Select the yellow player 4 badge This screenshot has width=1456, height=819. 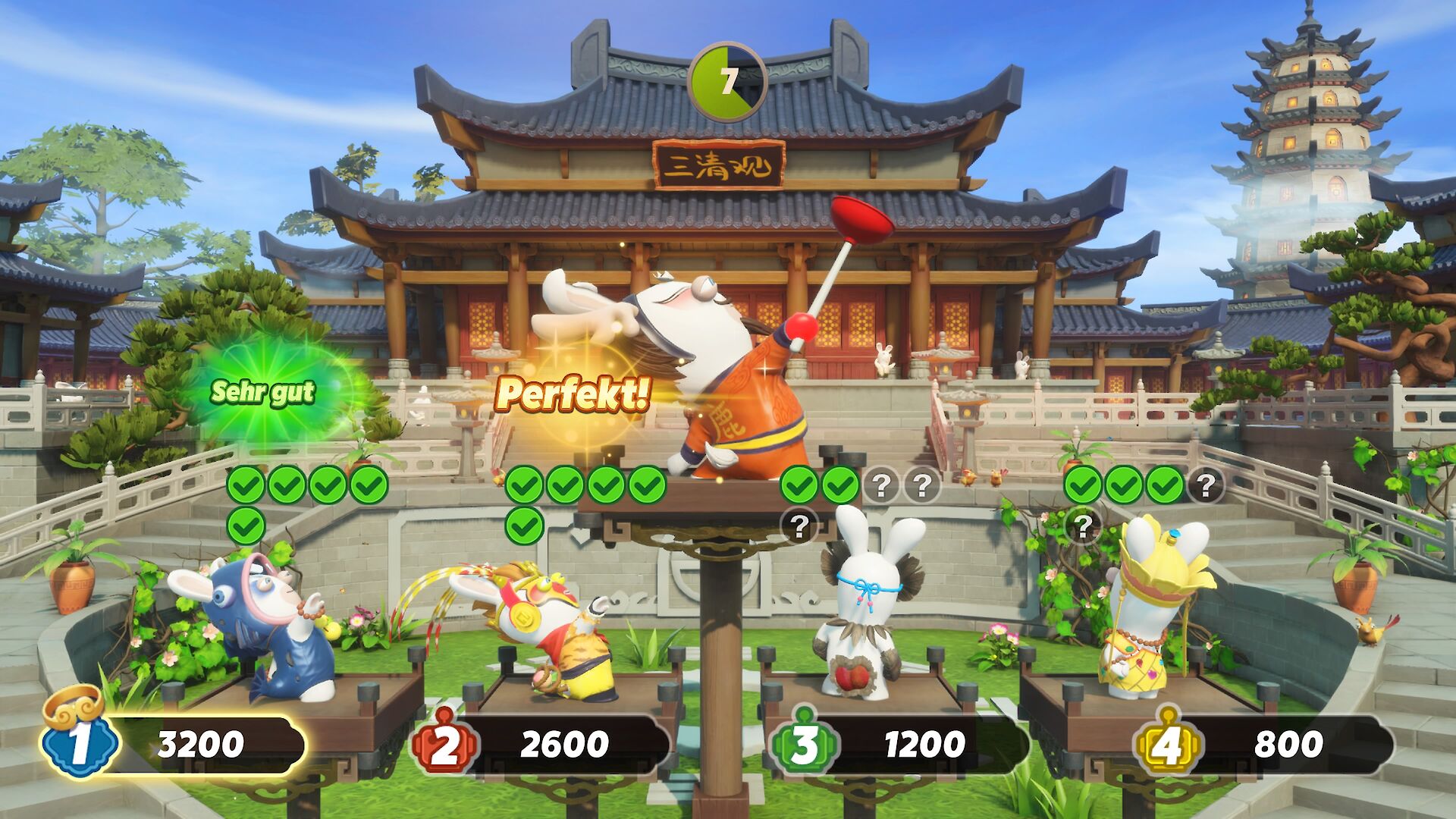[x=1167, y=744]
